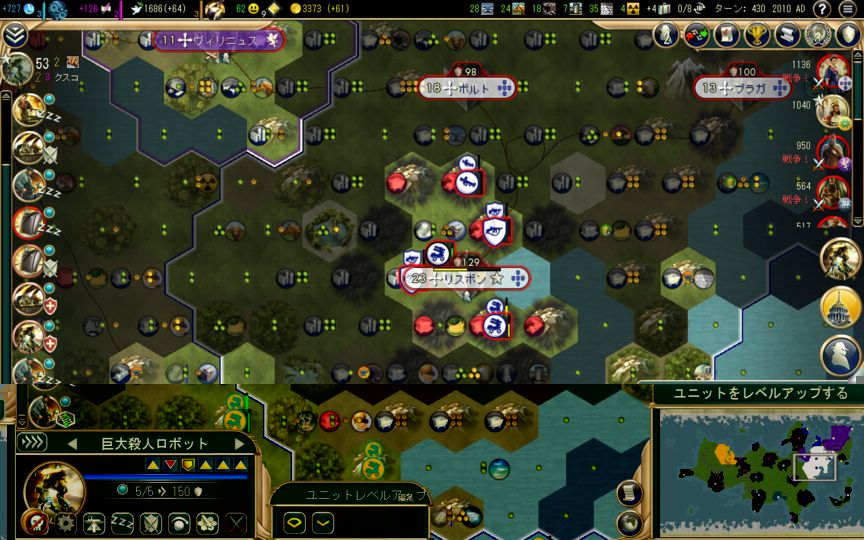The width and height of the screenshot is (864, 540).
Task: Open the social policies scroll icon
Action: pyautogui.click(x=788, y=36)
